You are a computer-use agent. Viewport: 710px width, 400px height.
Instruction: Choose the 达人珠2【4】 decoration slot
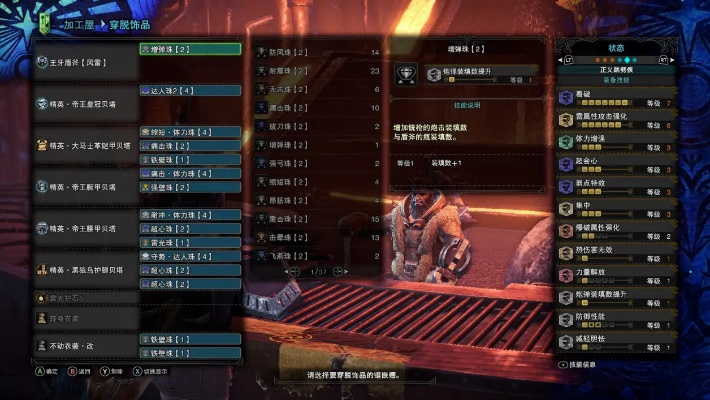tap(190, 90)
